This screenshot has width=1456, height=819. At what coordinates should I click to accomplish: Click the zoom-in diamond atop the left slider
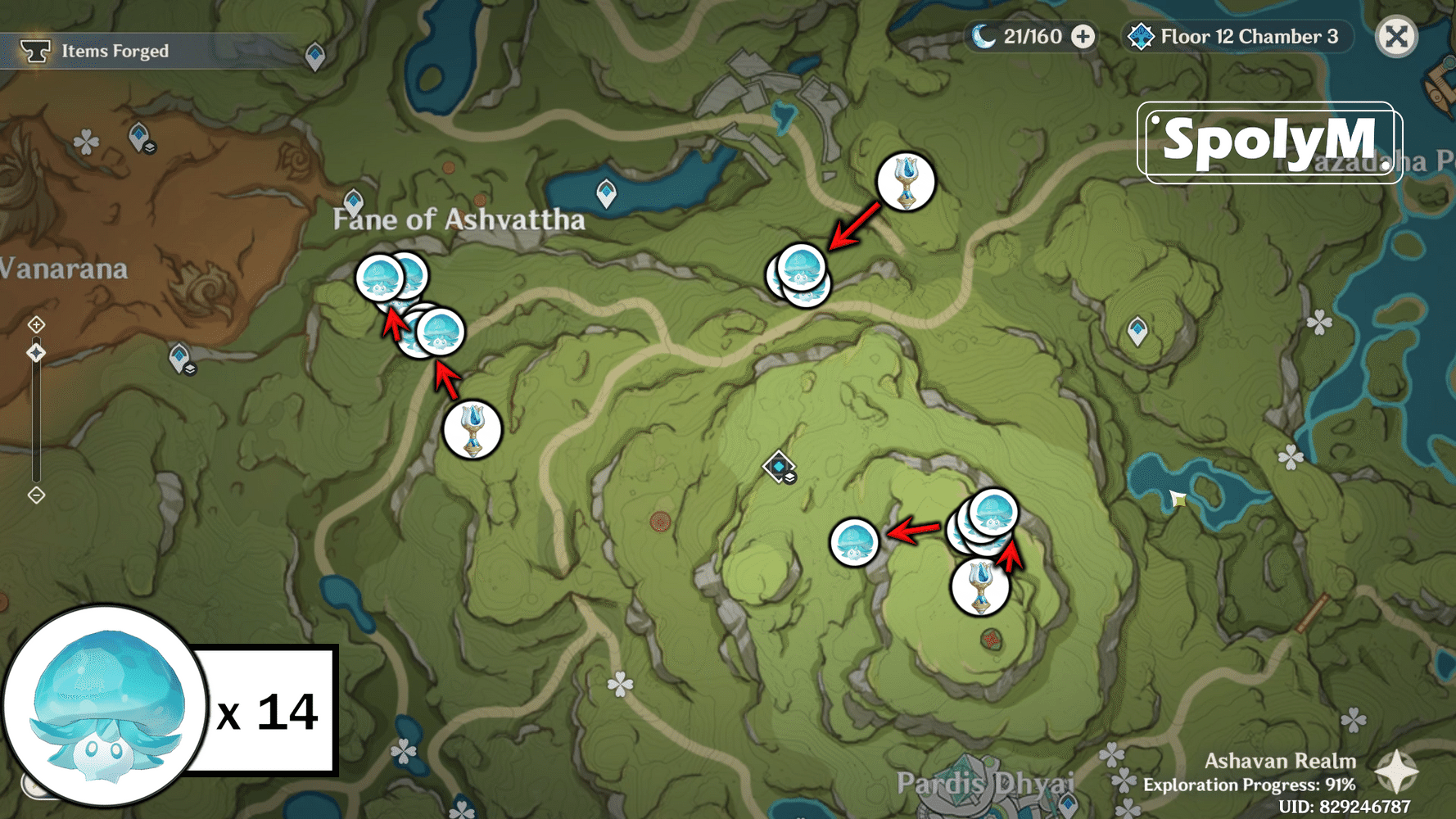pyautogui.click(x=36, y=325)
